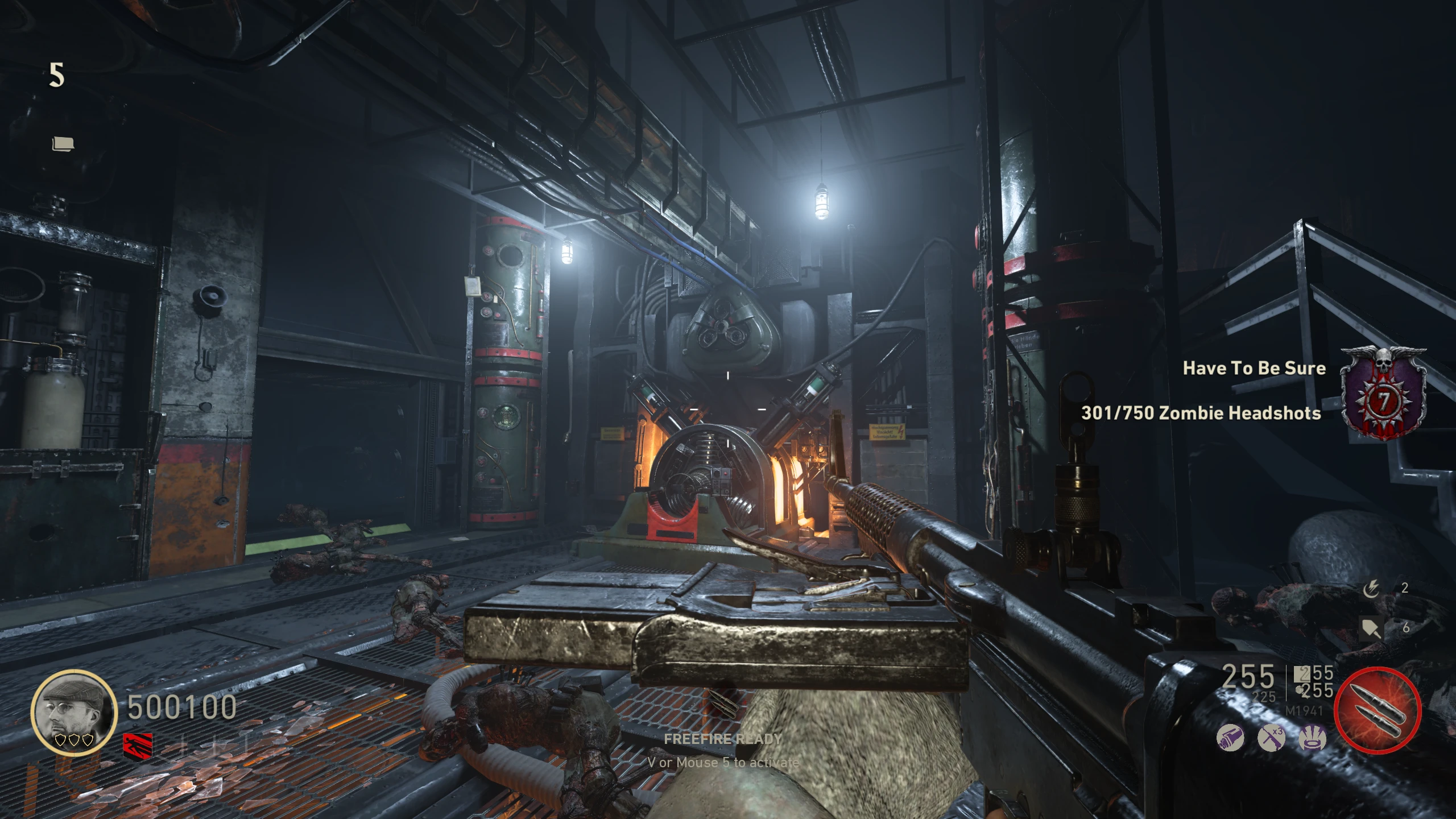1456x819 pixels.
Task: Click the purple shockwave ring mod icon
Action: pyautogui.click(x=1313, y=739)
